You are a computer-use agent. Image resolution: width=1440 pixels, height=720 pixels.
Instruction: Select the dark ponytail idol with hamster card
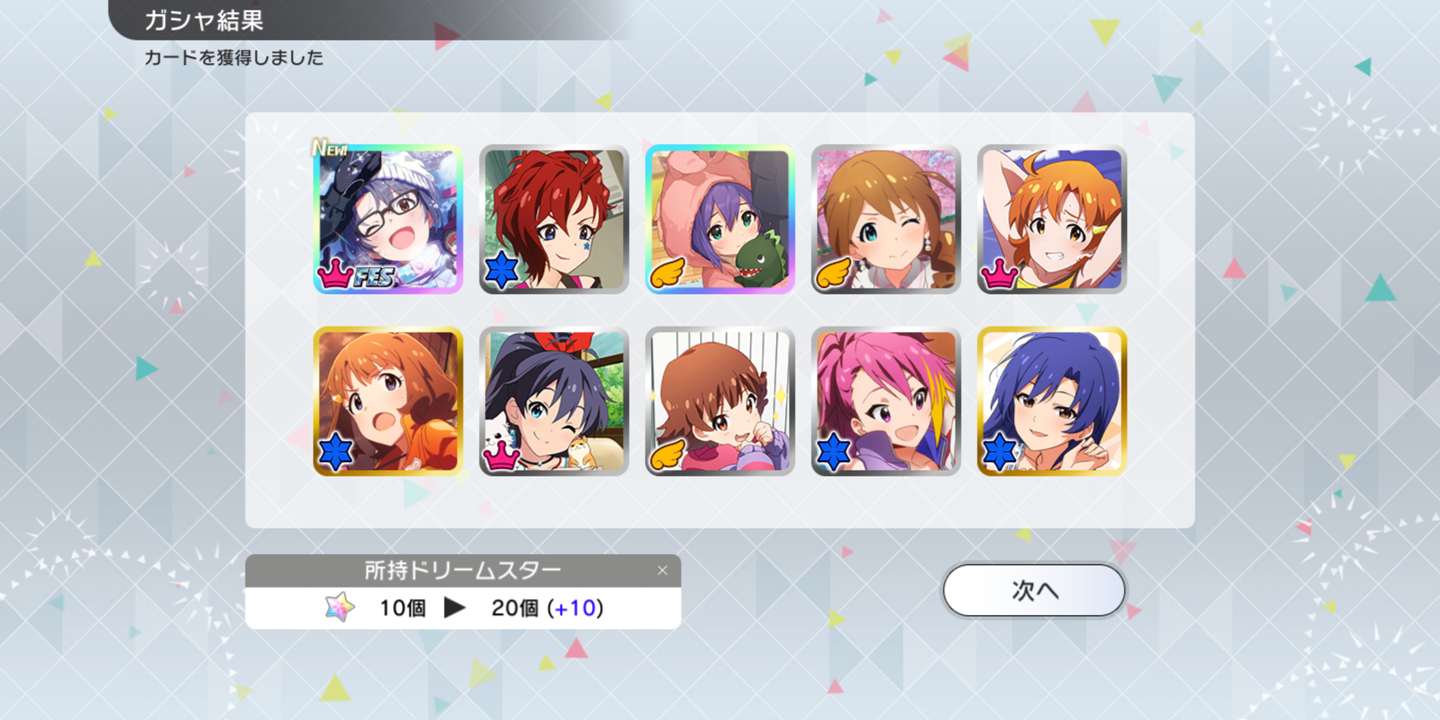point(554,401)
